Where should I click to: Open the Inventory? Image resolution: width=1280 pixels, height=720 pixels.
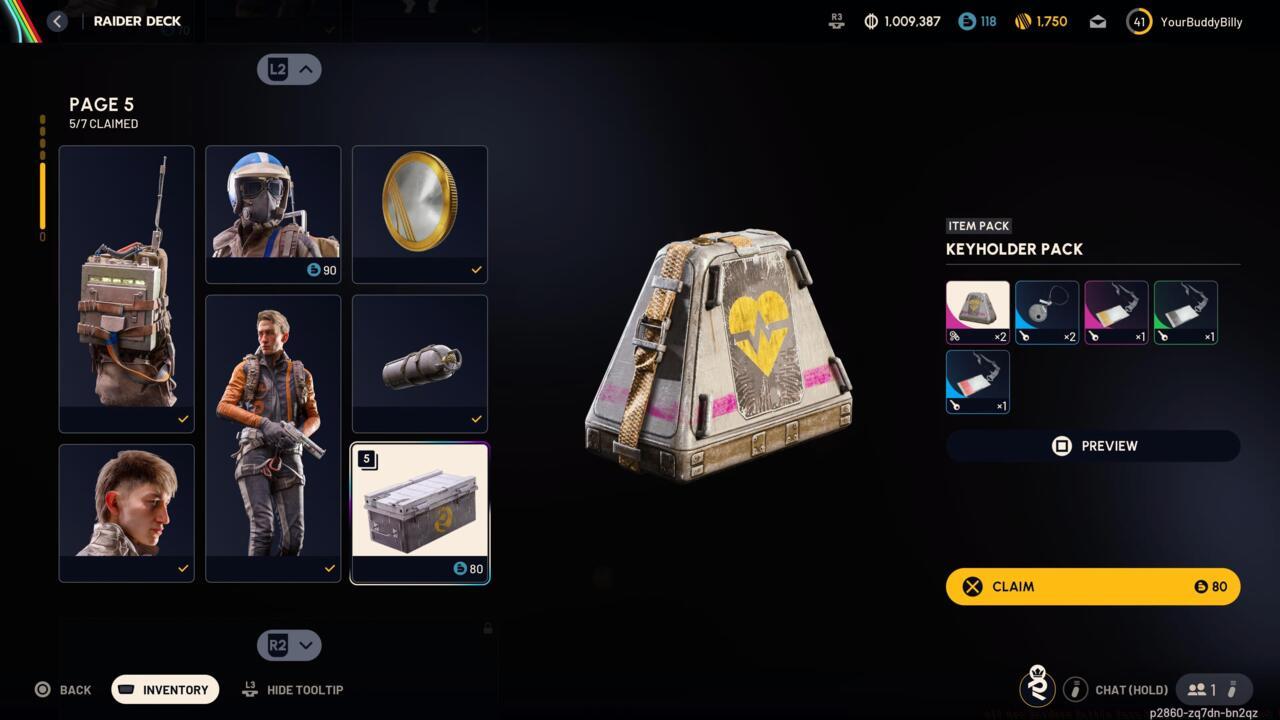(x=165, y=690)
